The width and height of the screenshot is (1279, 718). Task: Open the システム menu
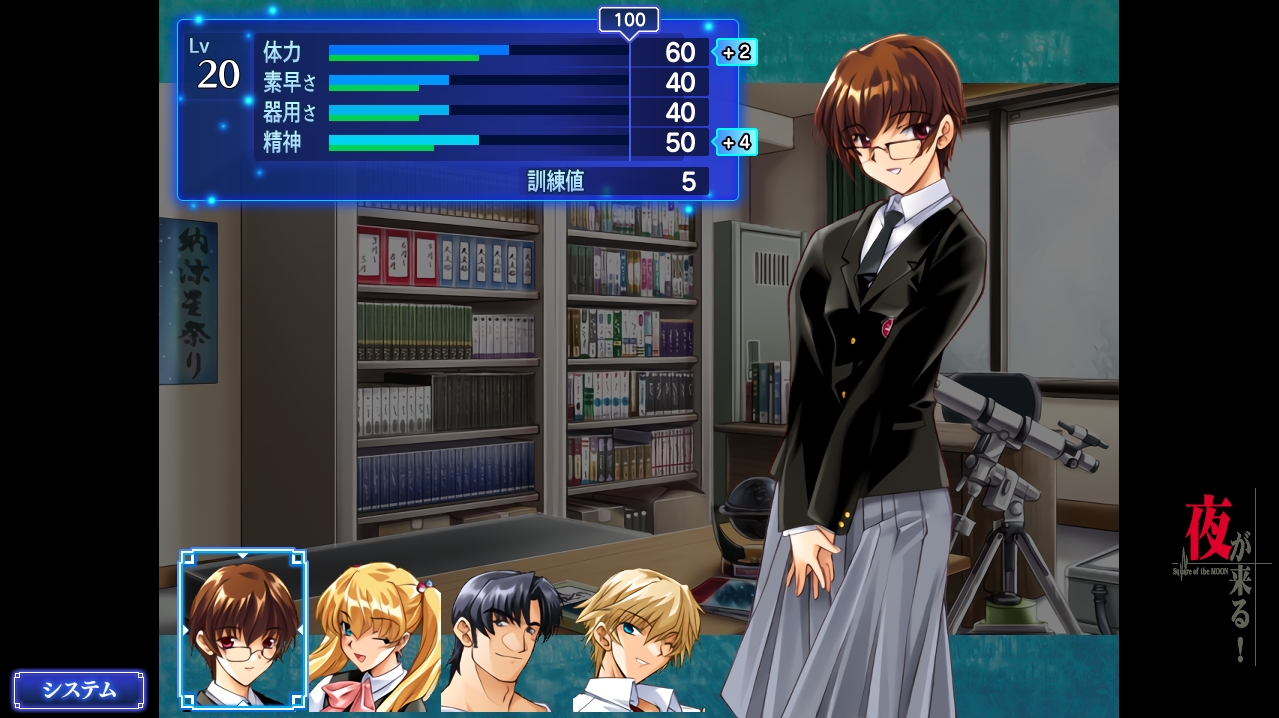pyautogui.click(x=79, y=690)
